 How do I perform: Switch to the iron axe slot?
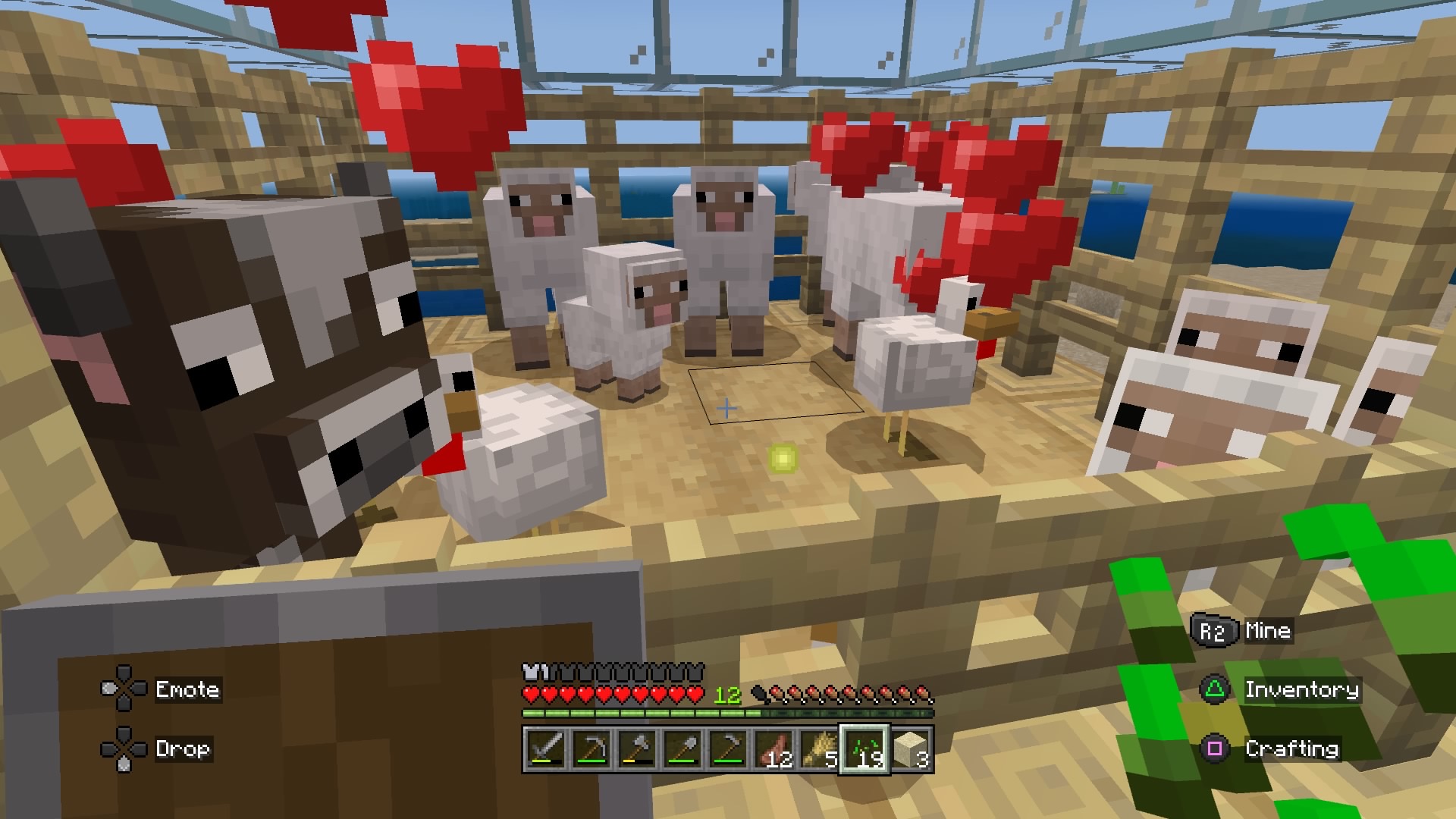(x=636, y=749)
